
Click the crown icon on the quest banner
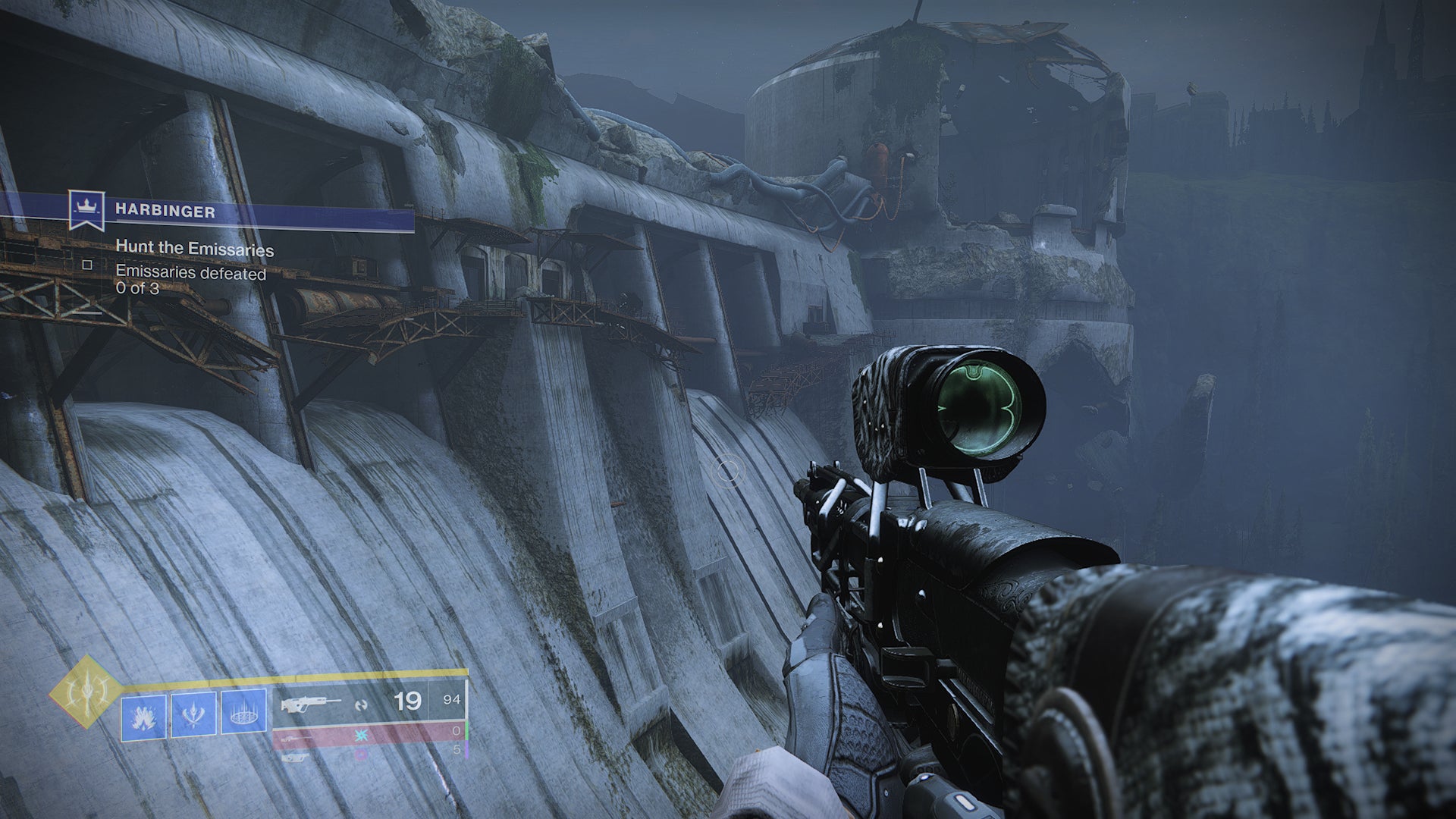(88, 206)
